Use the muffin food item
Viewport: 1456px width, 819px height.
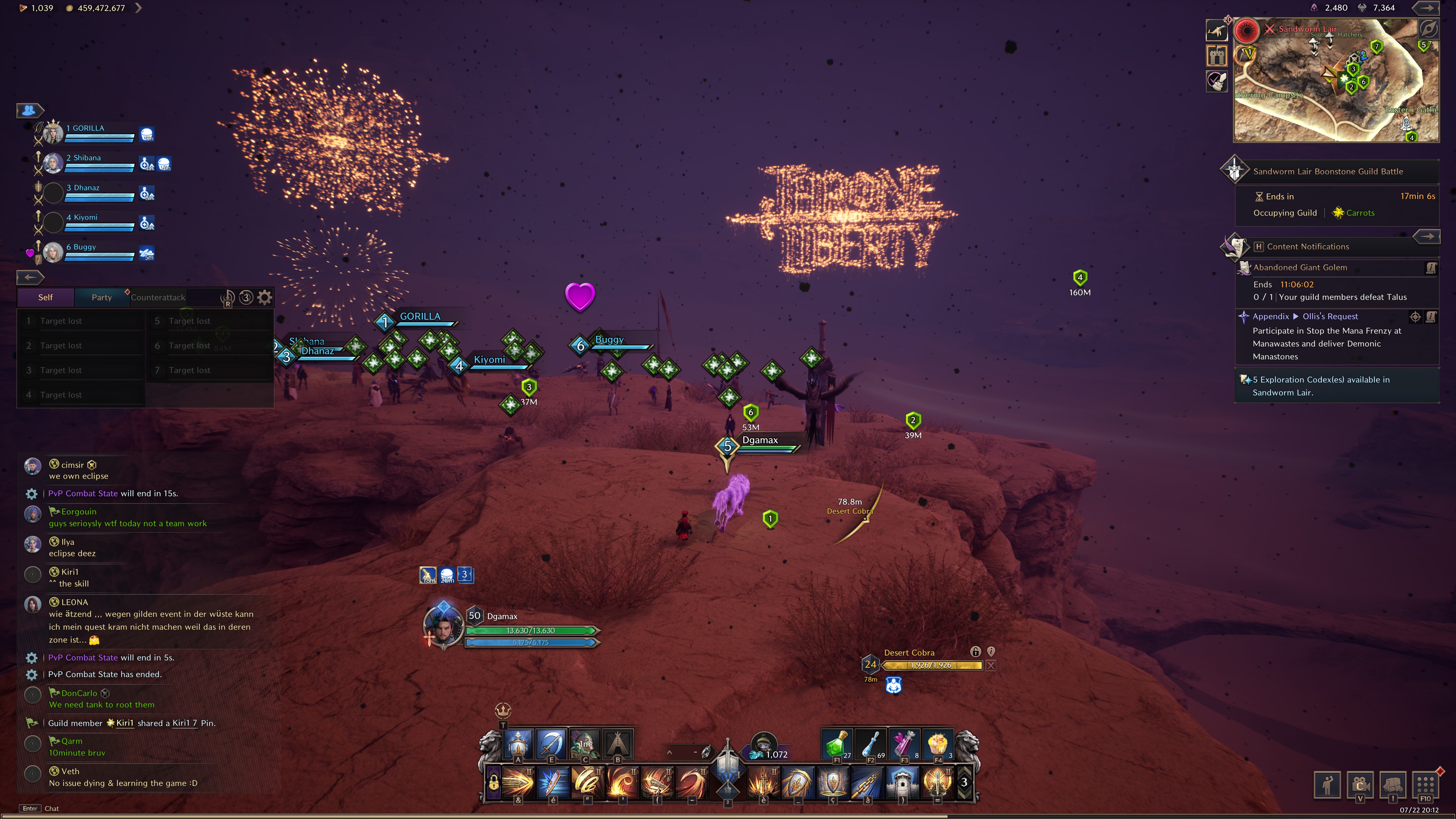[937, 744]
